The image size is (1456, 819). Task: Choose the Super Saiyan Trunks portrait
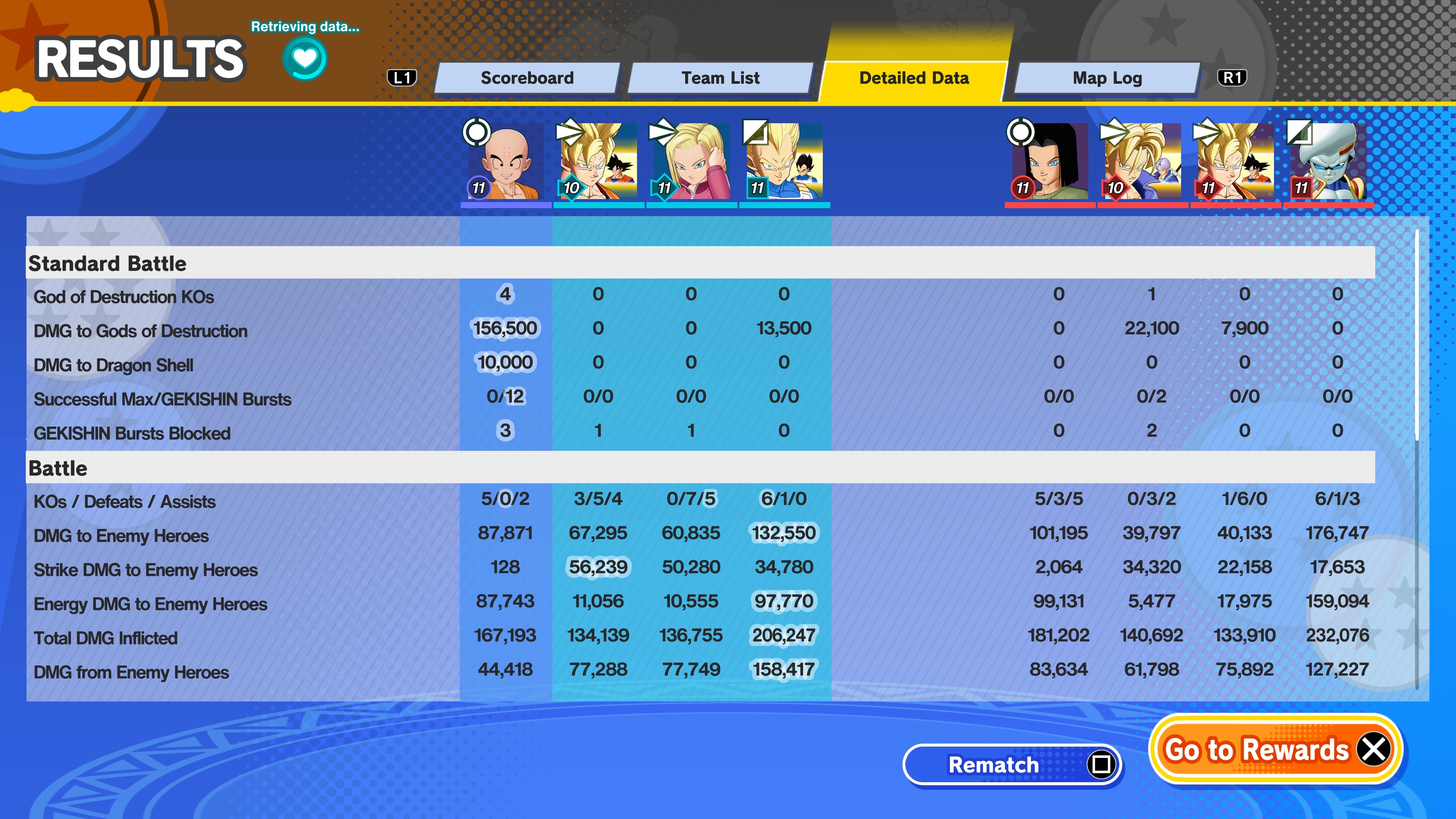[x=1142, y=162]
